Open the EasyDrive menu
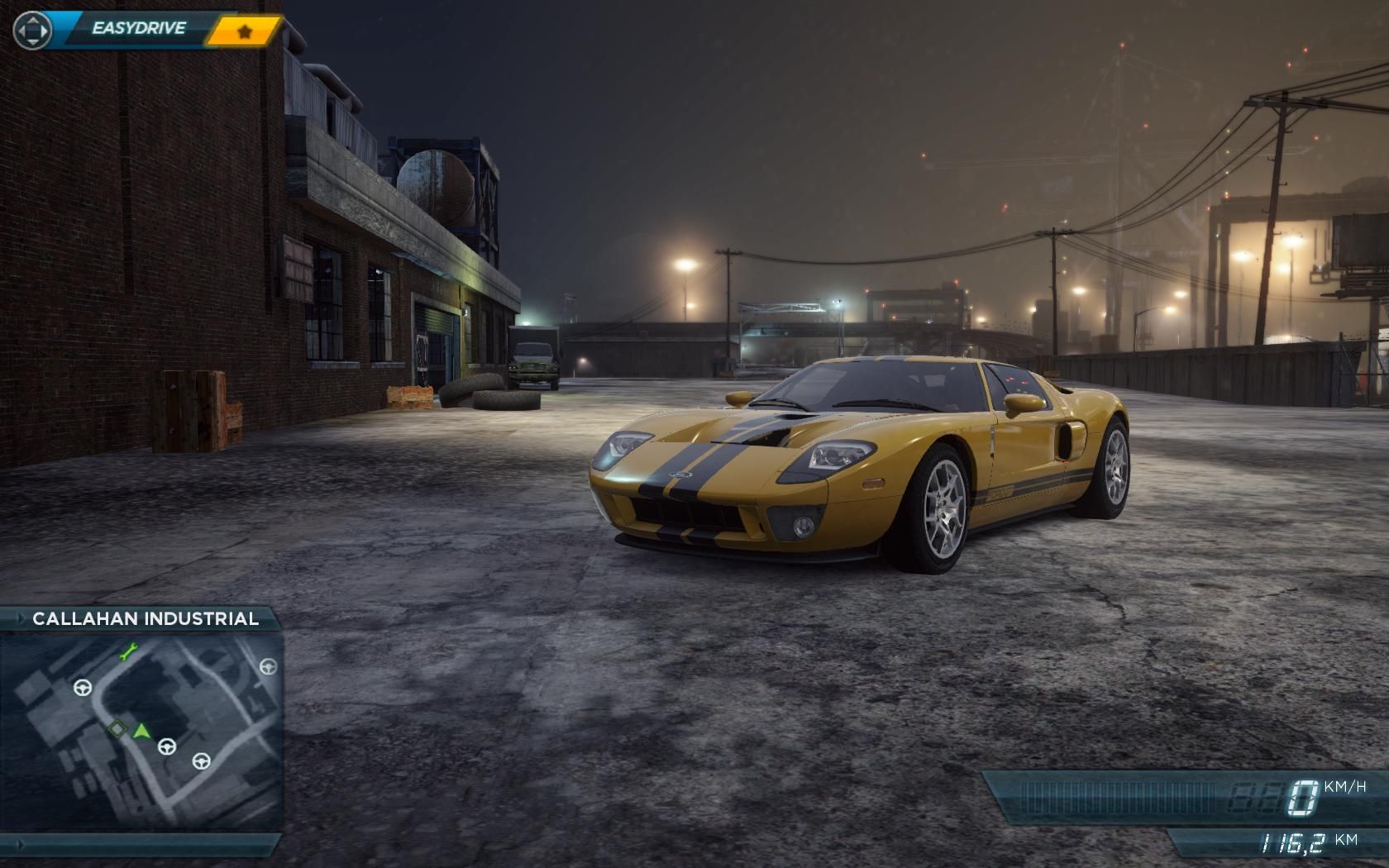Screen dimensions: 1389x868 point(137,29)
